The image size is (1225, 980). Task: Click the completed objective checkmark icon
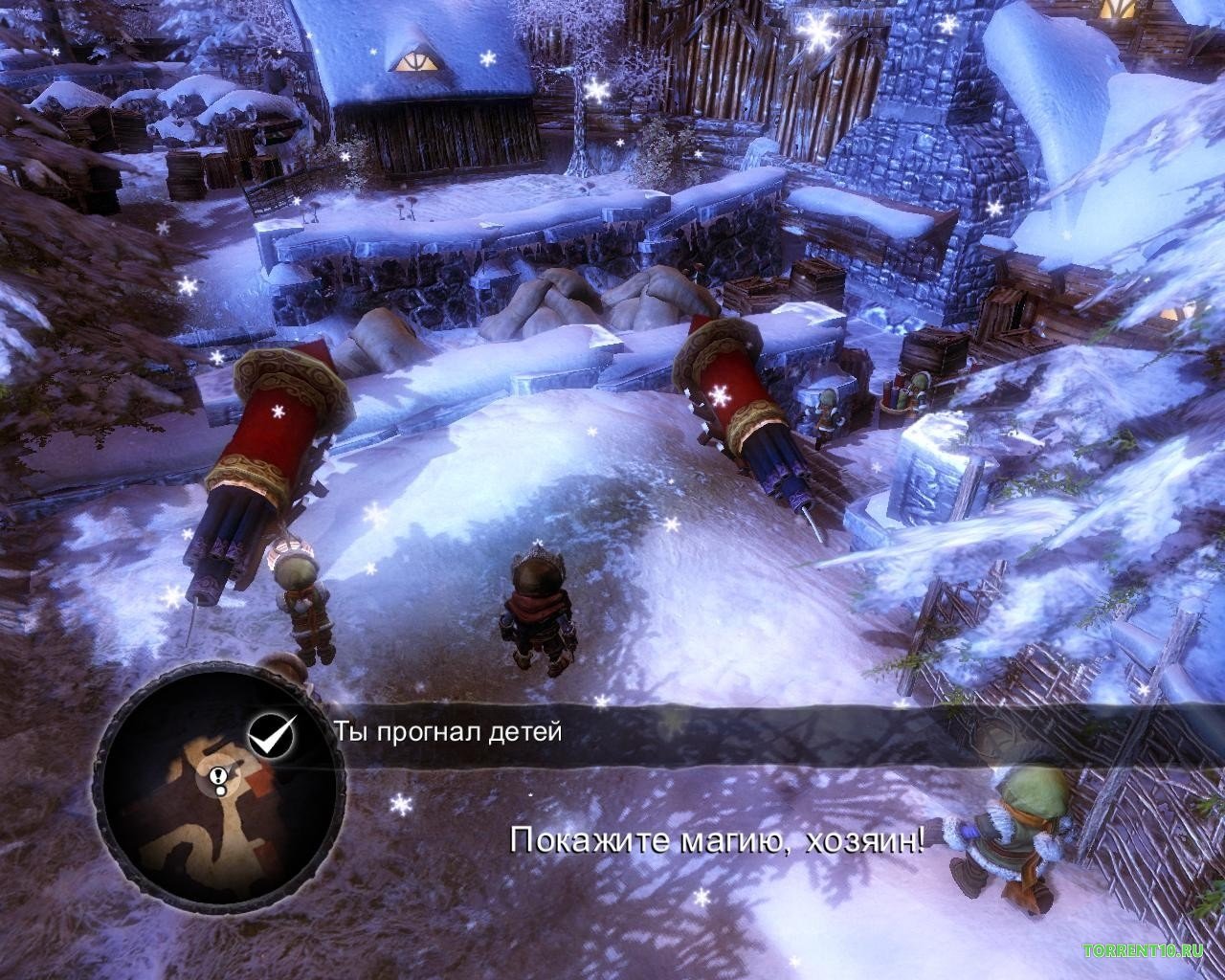click(271, 734)
